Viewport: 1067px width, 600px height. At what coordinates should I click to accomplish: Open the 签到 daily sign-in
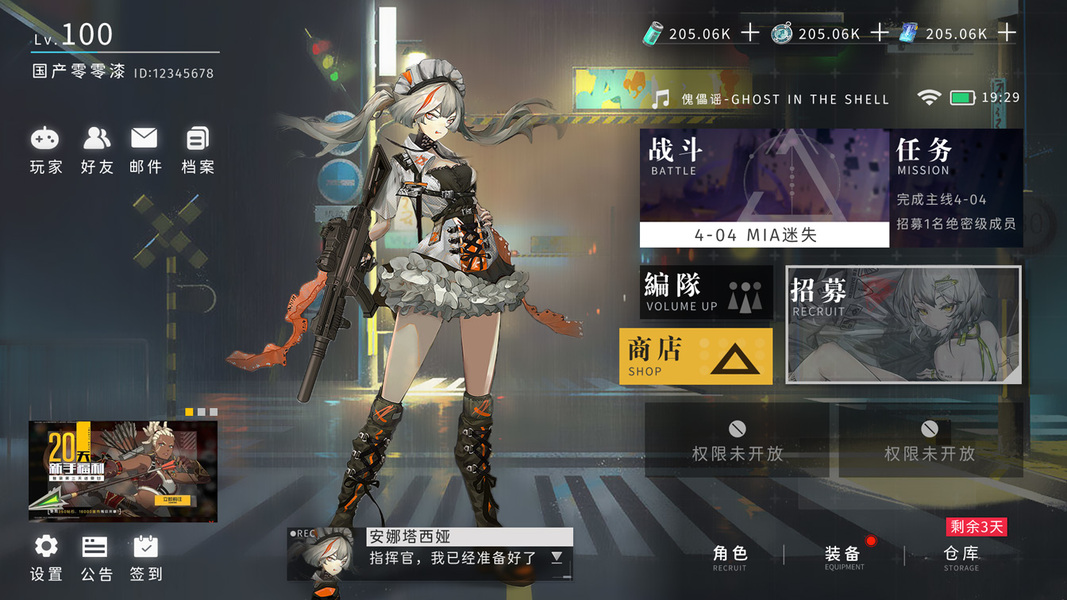[146, 558]
